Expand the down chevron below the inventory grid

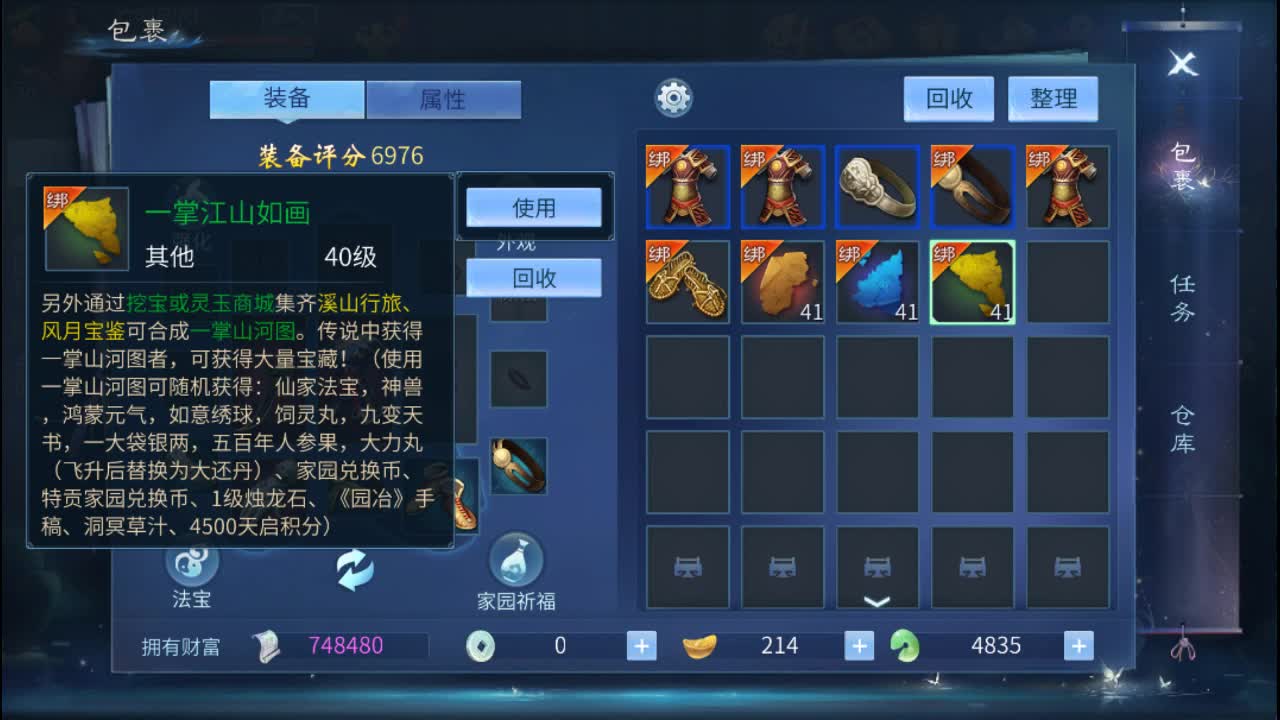(877, 600)
